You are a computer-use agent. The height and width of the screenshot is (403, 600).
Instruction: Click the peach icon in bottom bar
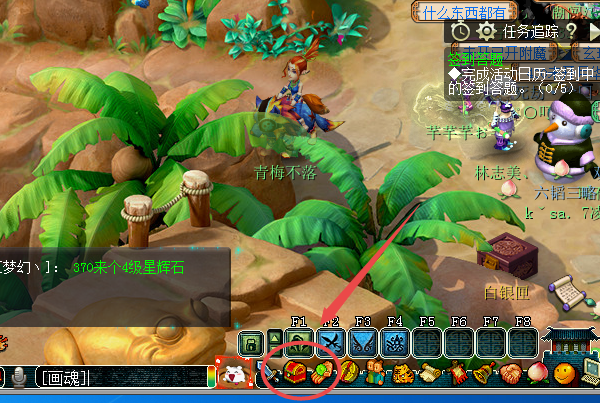point(537,377)
